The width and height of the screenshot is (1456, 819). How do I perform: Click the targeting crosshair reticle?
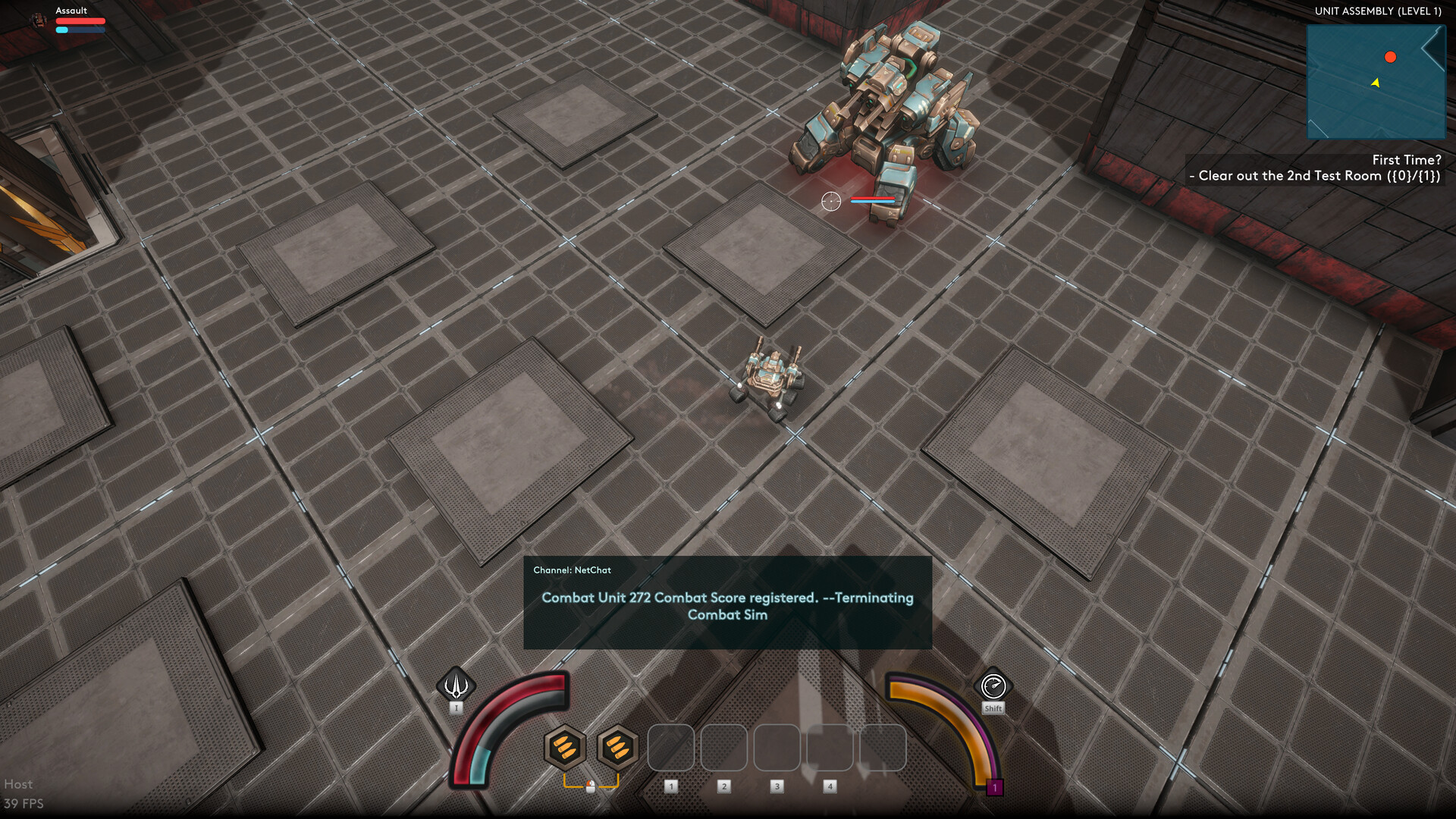(831, 202)
